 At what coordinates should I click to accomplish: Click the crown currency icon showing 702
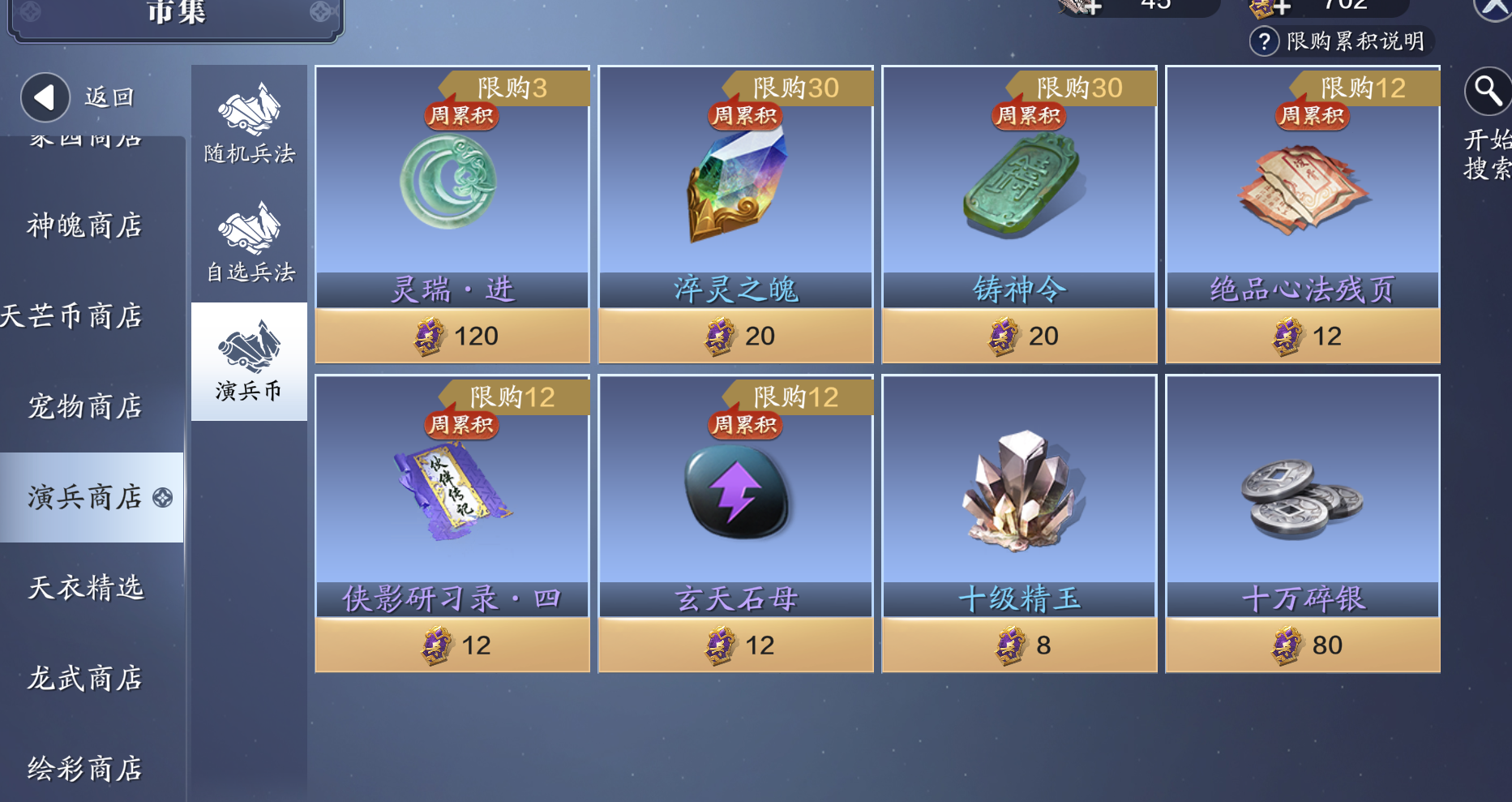click(1260, 6)
